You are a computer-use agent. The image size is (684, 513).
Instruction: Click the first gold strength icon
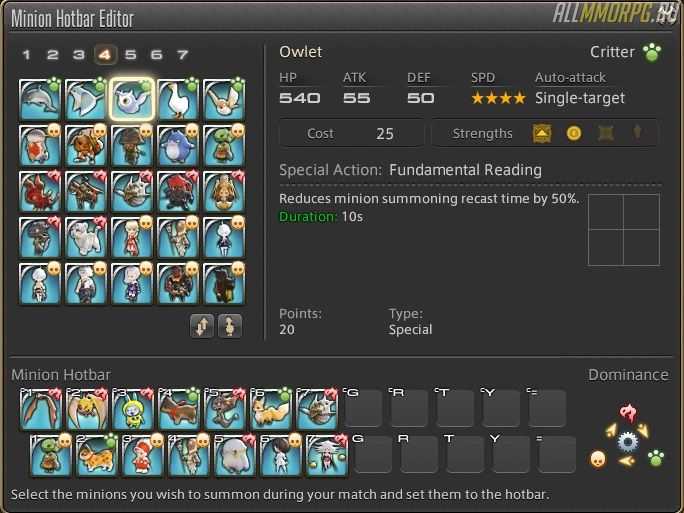(x=542, y=133)
